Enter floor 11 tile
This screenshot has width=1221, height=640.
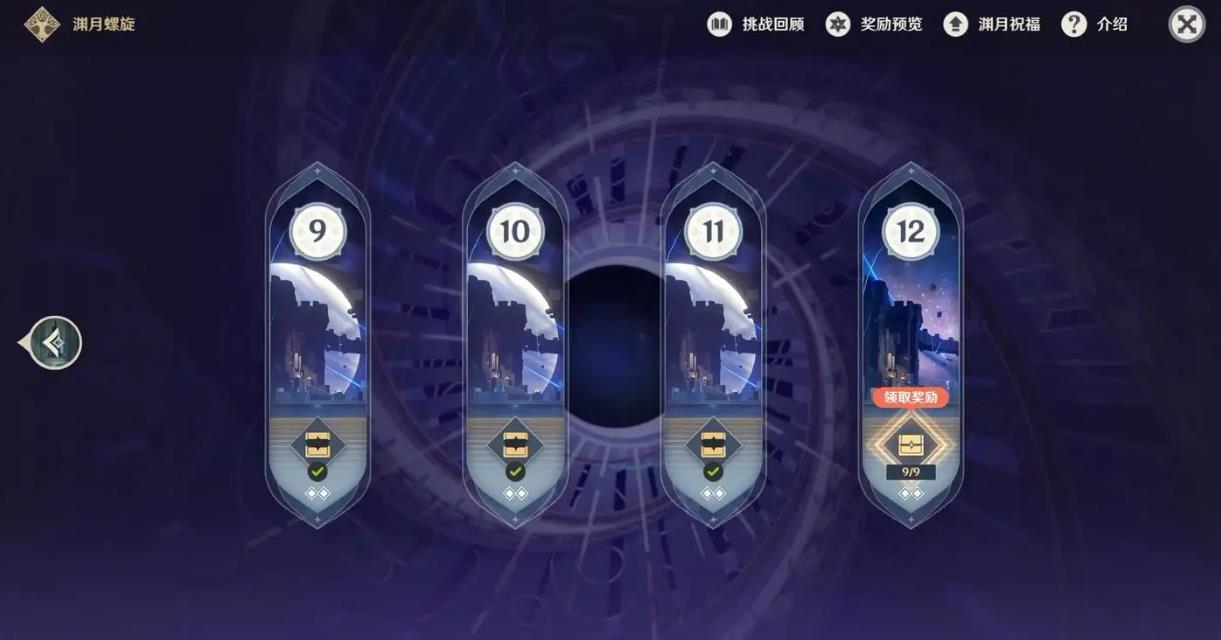(x=713, y=320)
